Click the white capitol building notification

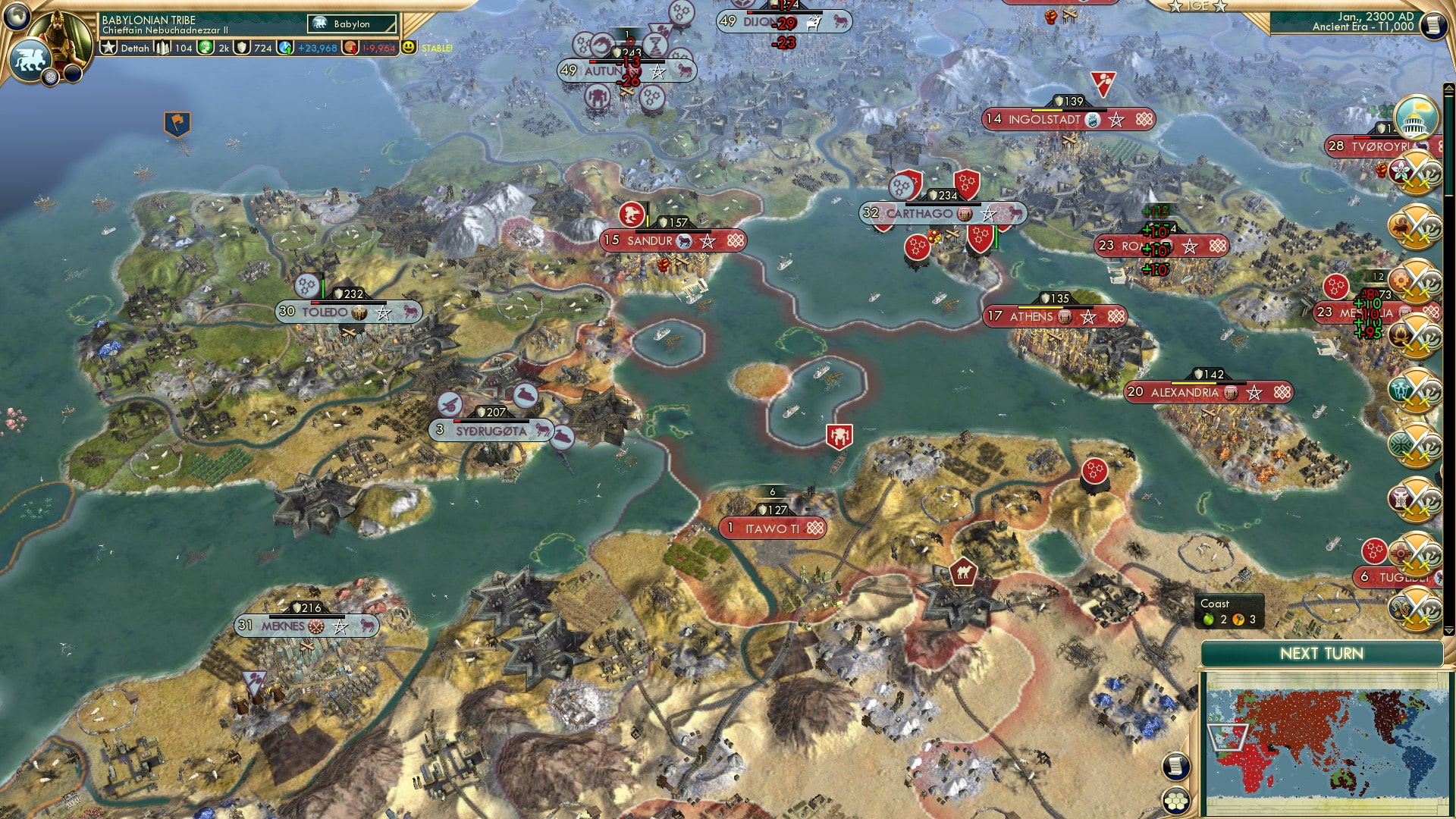point(1416,118)
